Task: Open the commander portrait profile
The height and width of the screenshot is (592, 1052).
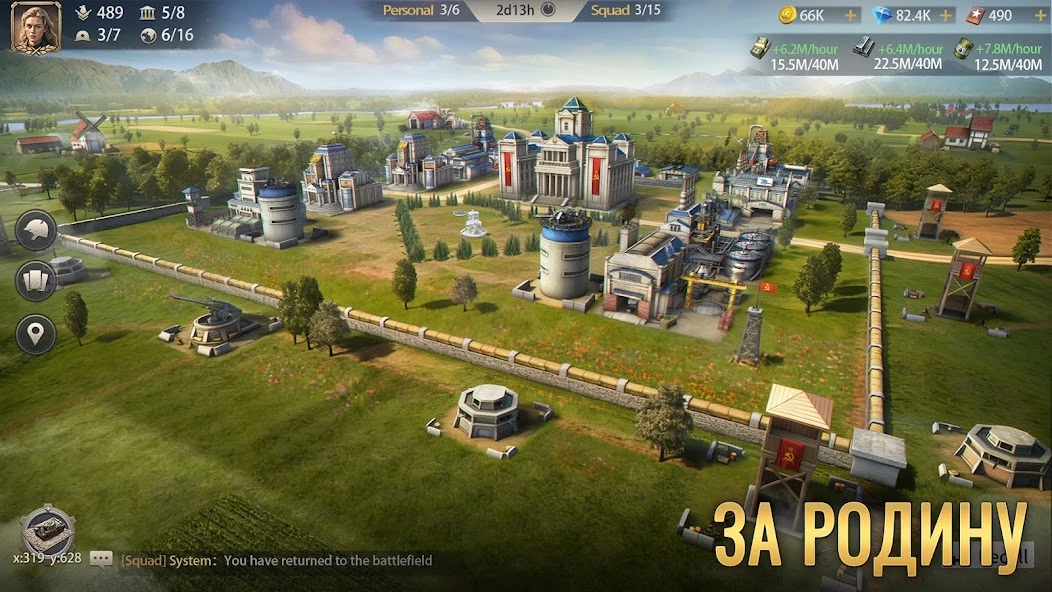Action: (35, 26)
